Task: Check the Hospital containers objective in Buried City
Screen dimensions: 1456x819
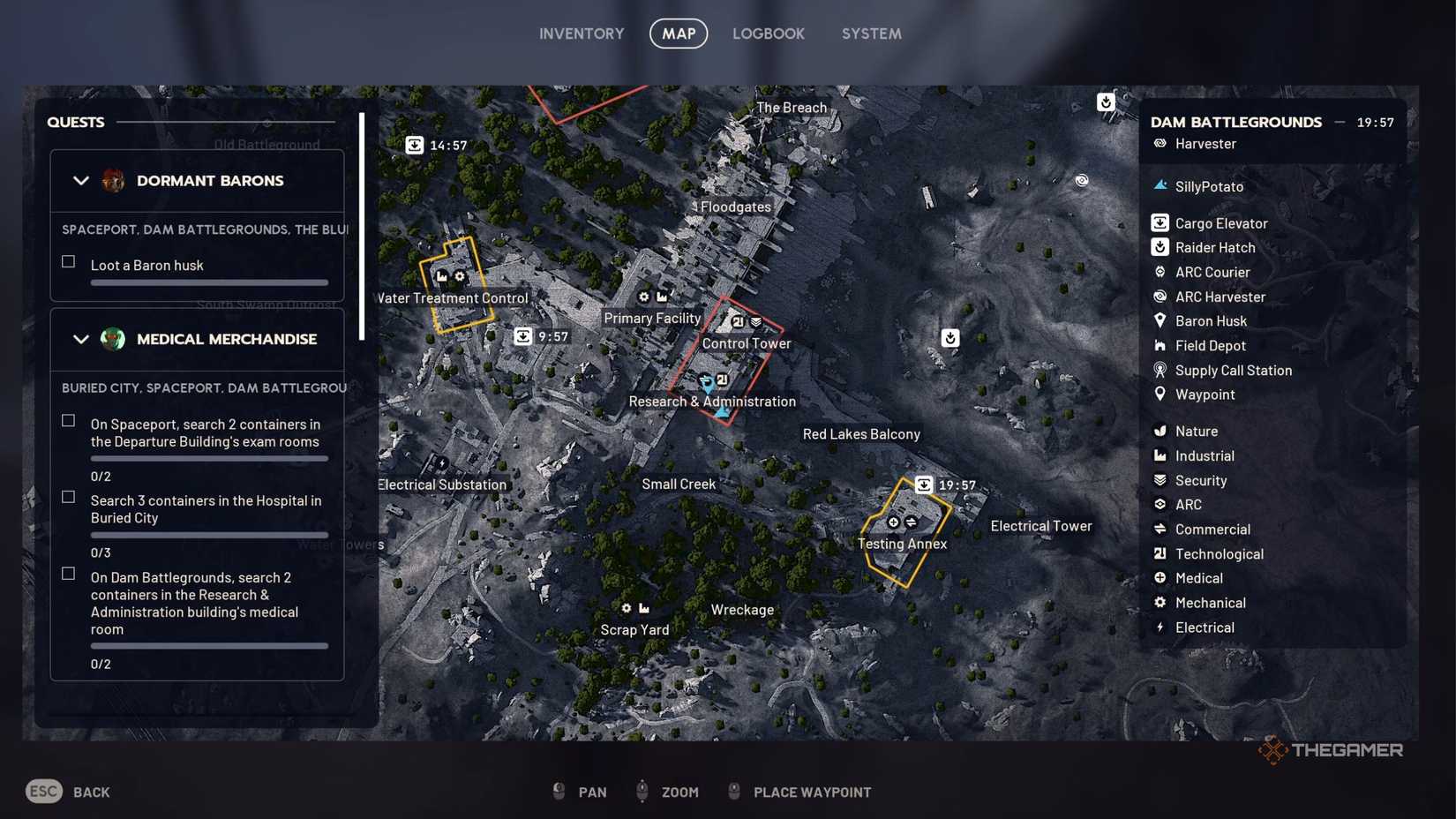Action: click(68, 497)
